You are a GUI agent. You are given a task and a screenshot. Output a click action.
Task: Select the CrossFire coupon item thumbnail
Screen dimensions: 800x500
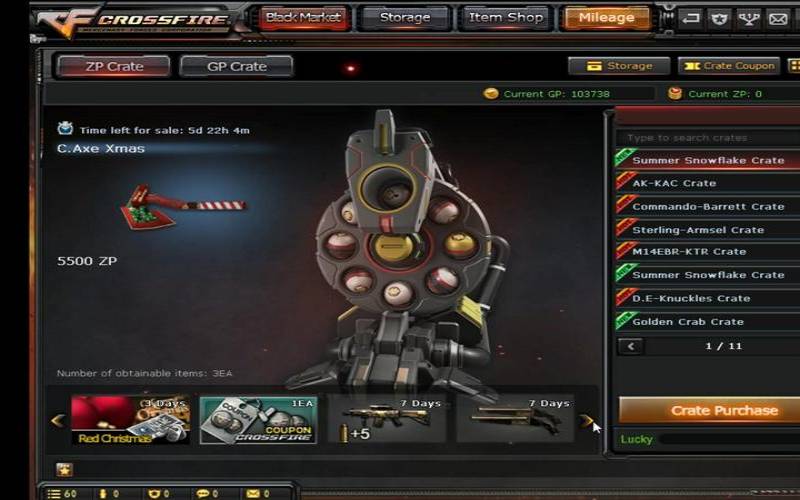coord(258,420)
